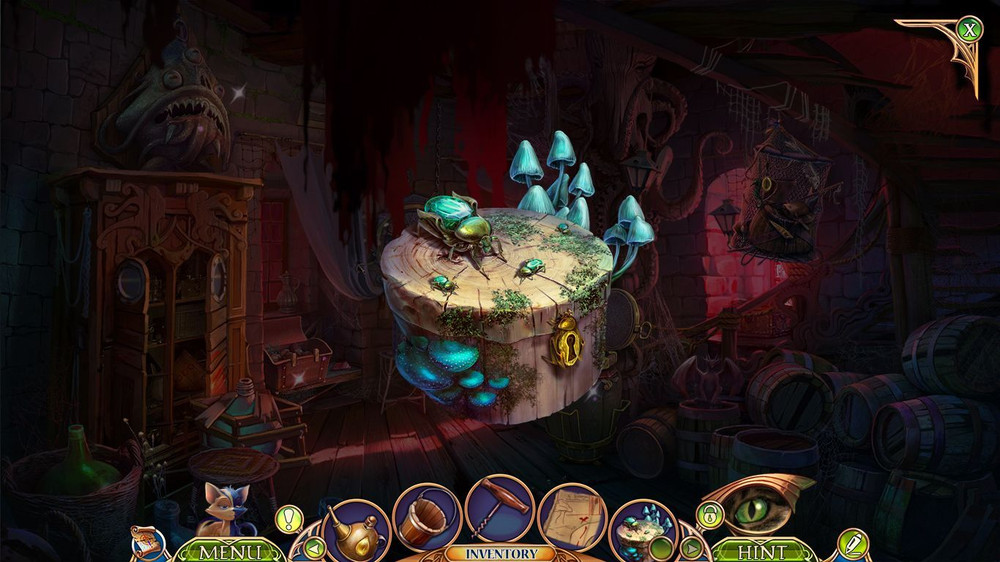This screenshot has width=1000, height=562.
Task: Toggle the inventory padlock
Action: point(710,516)
